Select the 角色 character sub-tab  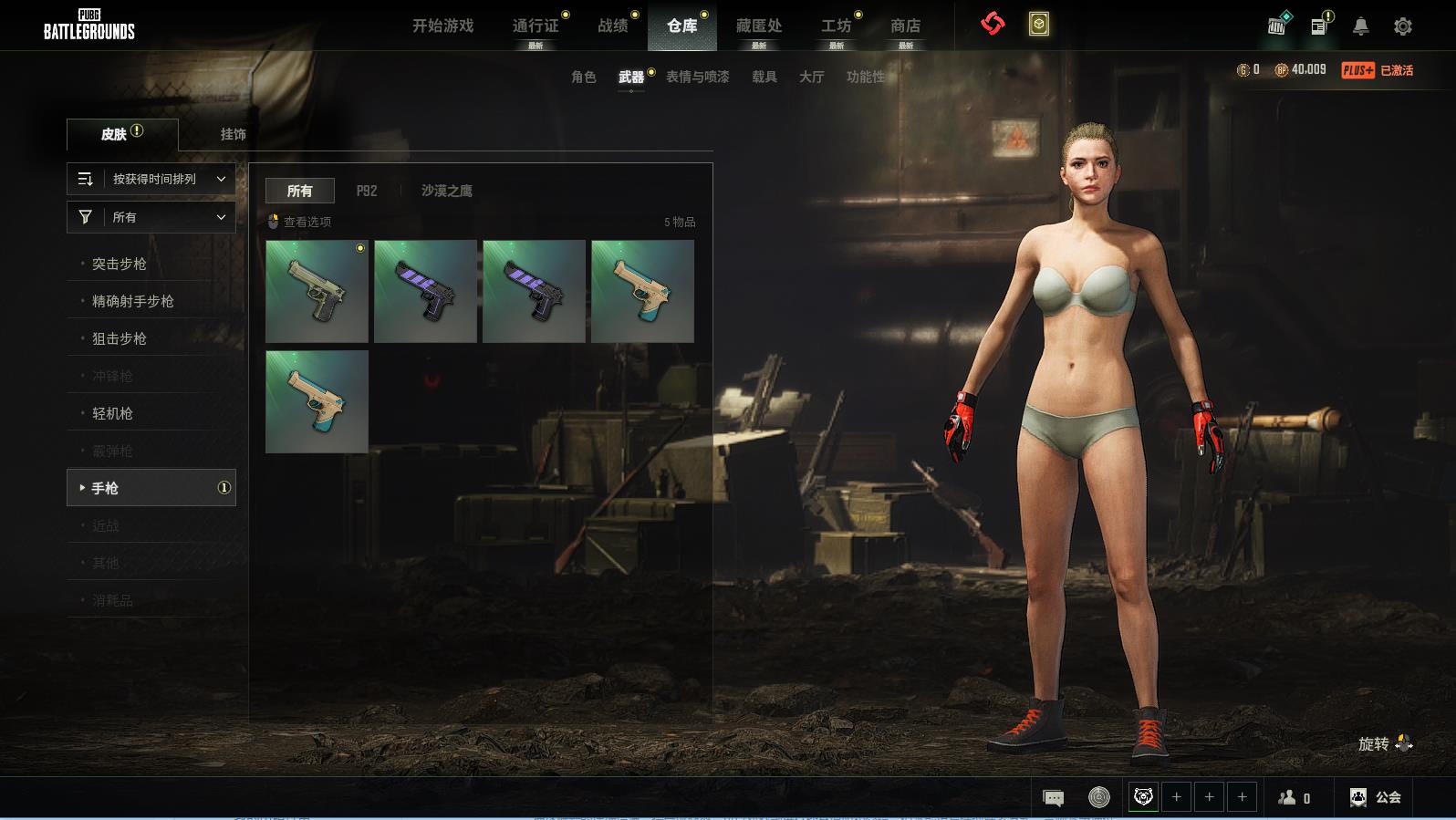583,77
